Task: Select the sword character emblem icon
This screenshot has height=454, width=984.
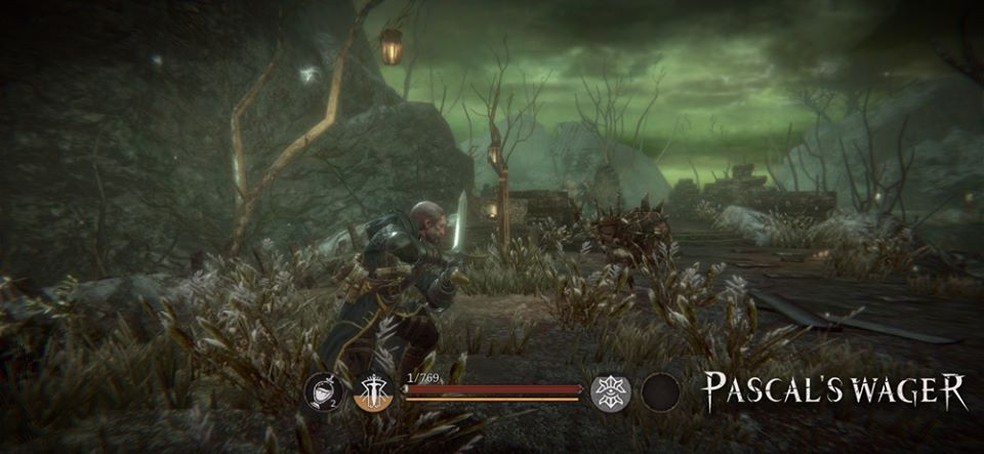Action: click(x=375, y=392)
